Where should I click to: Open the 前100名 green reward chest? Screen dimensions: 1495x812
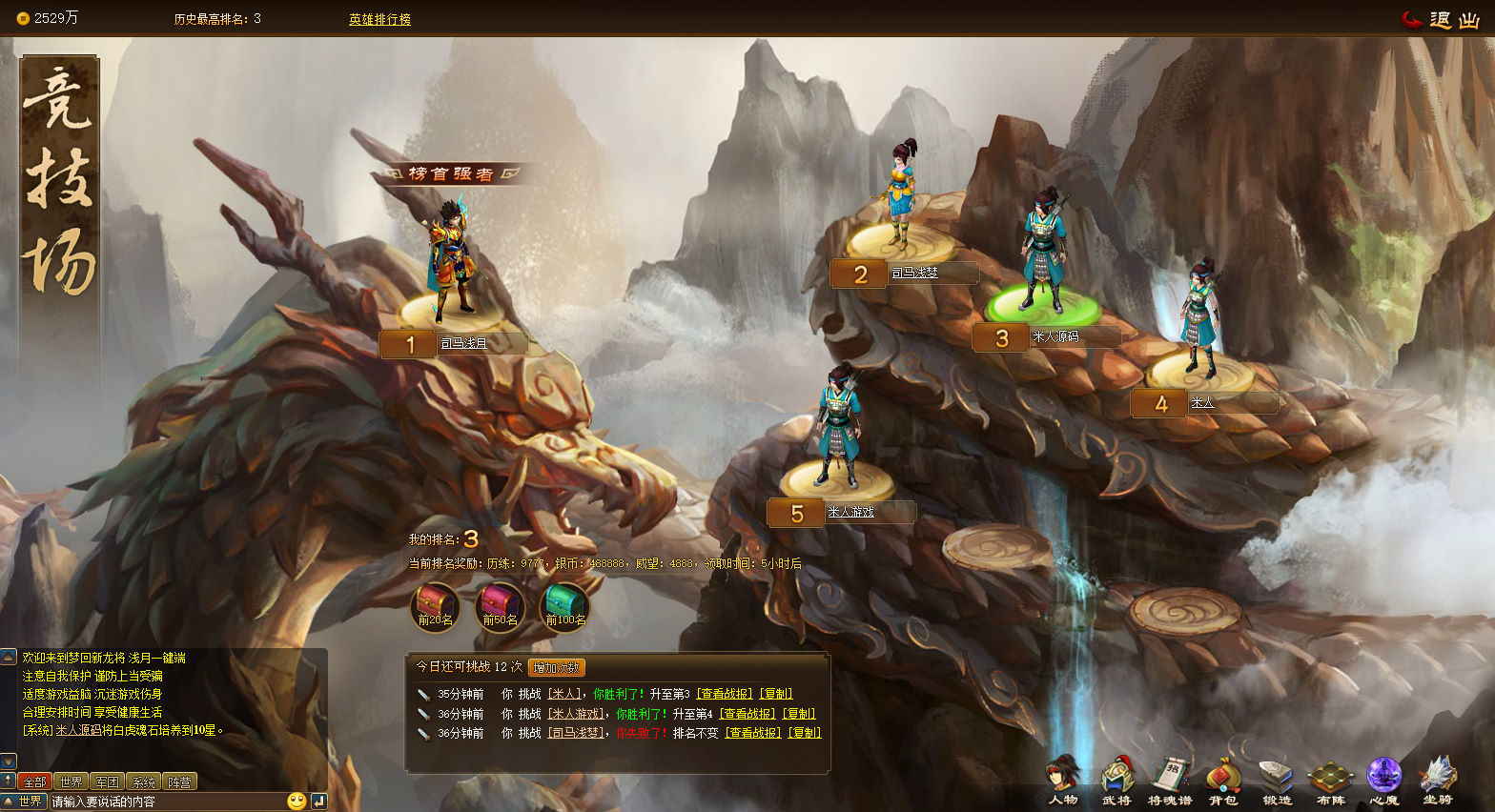[x=564, y=607]
